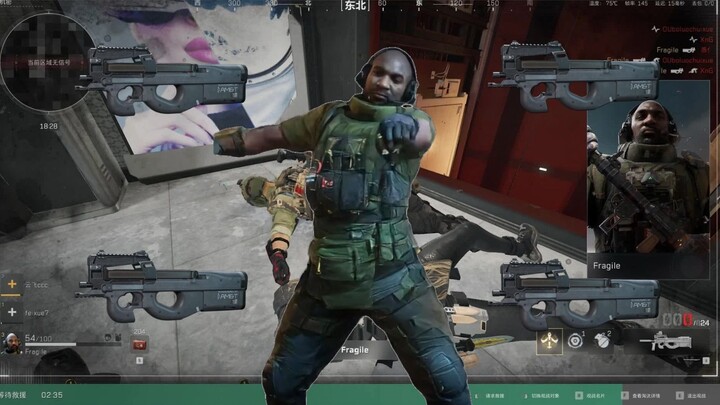The image size is (720, 405).
Task: Click Fragile's squad portrait
Action: (11, 343)
